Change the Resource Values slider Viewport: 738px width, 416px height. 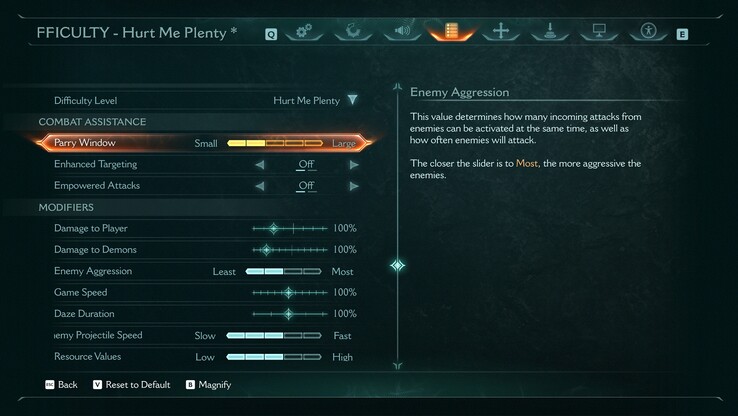[x=274, y=357]
